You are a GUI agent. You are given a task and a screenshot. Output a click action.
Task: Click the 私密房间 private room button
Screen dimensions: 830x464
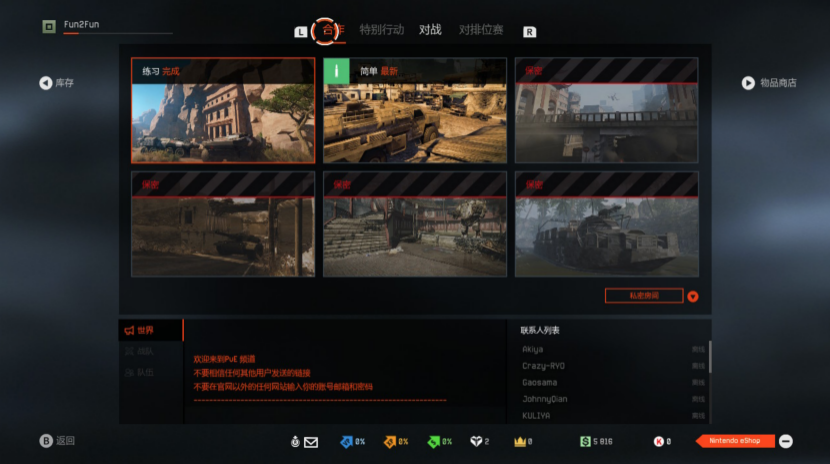click(643, 296)
